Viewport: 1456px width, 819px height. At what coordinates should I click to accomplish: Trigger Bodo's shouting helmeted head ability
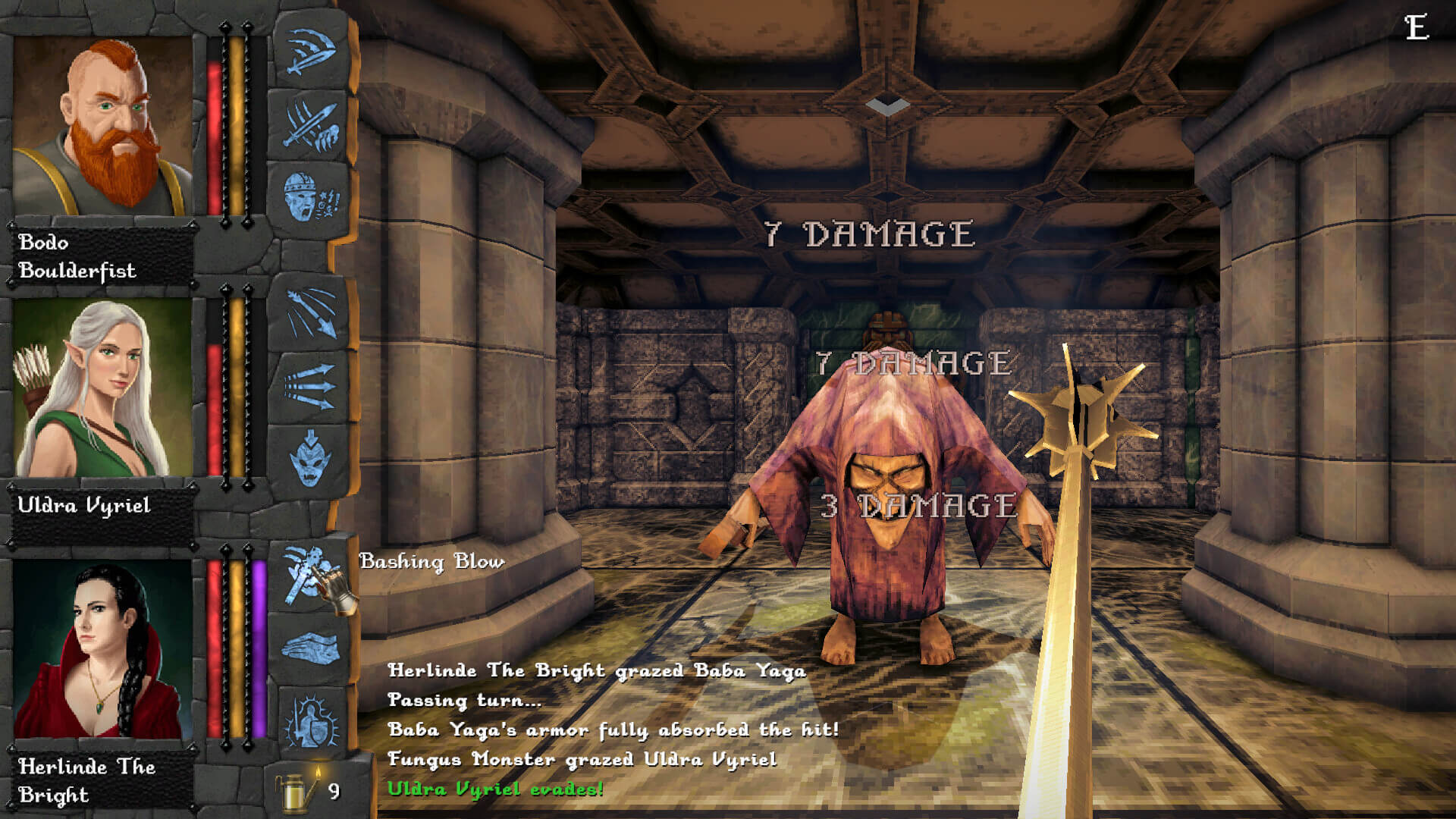[311, 198]
